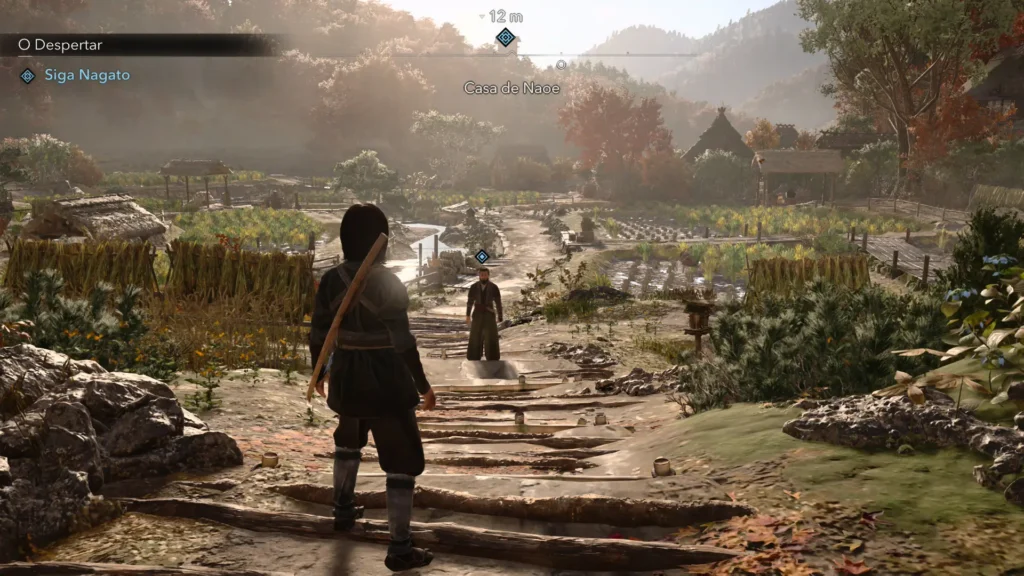This screenshot has height=576, width=1024.
Task: Select the 12 m objective marker on compass
Action: [x=506, y=37]
